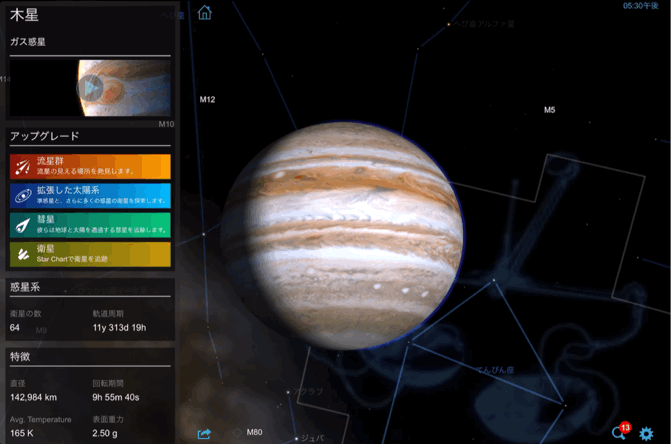
Task: Open search with the magnifier icon
Action: point(618,434)
